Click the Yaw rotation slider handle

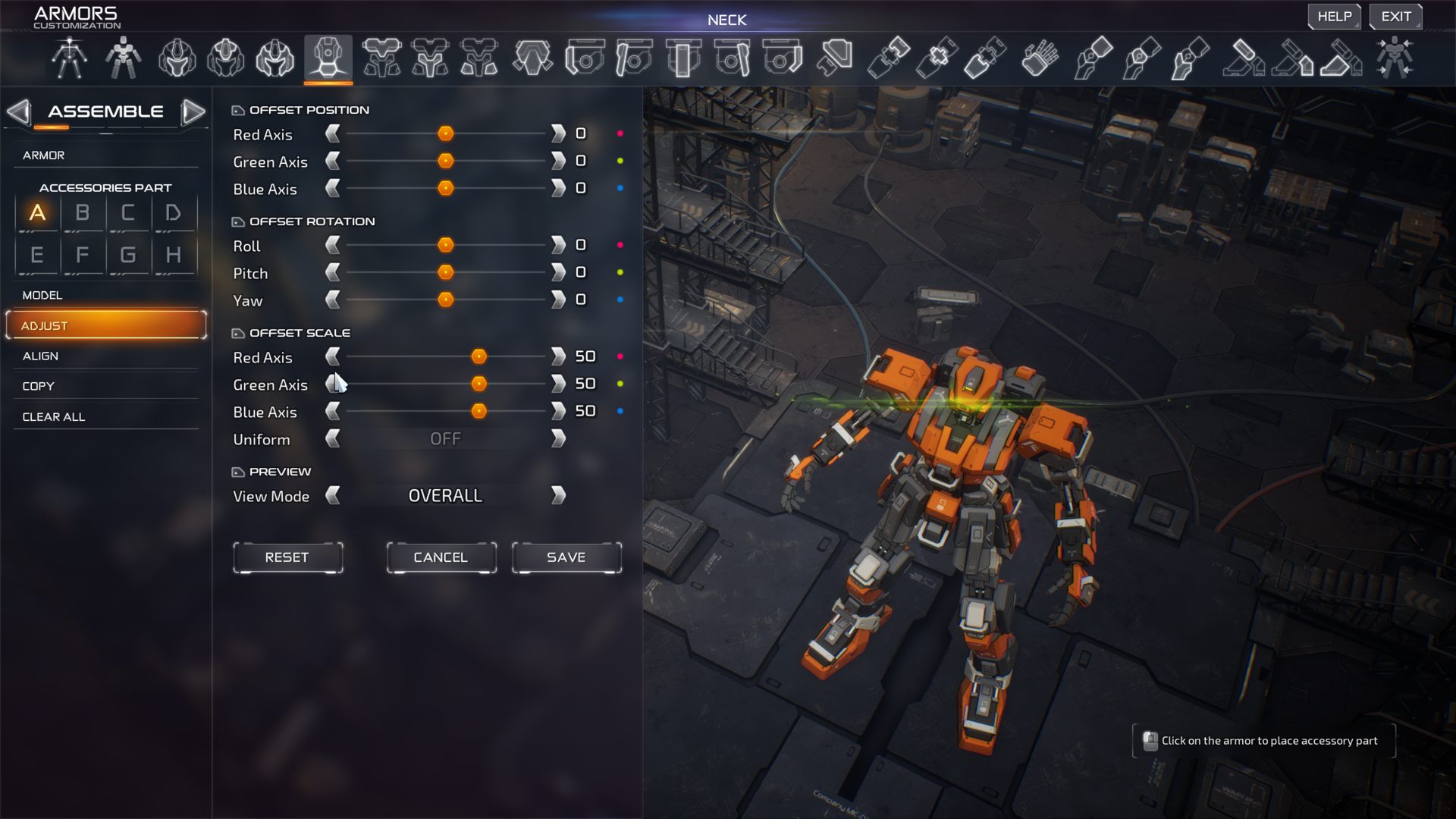click(446, 300)
